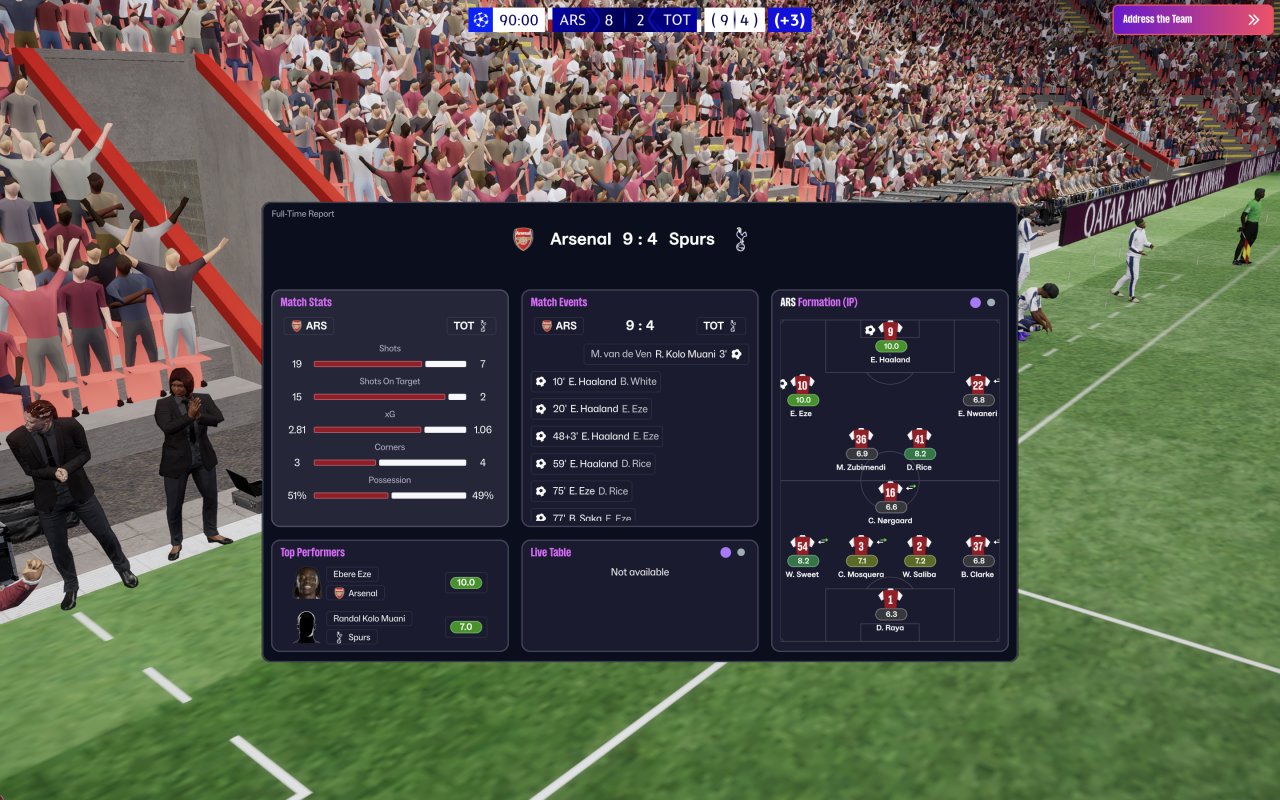Viewport: 1280px width, 800px height.
Task: Switch the formation panel to its second view
Action: (991, 302)
